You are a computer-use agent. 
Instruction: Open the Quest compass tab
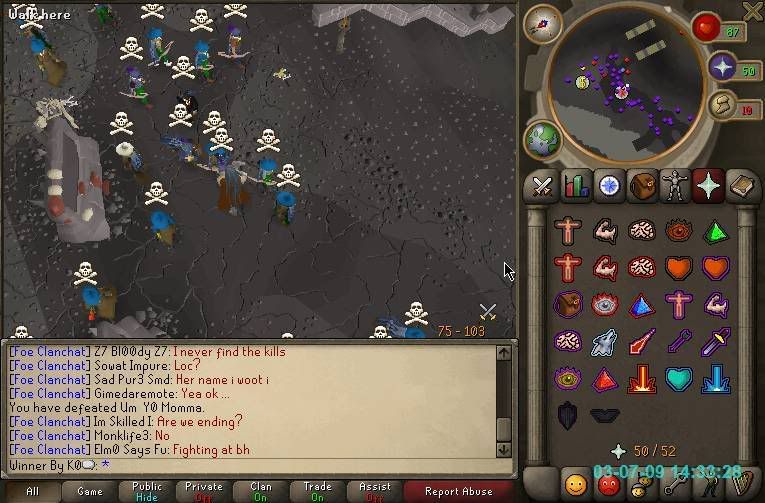tap(608, 186)
